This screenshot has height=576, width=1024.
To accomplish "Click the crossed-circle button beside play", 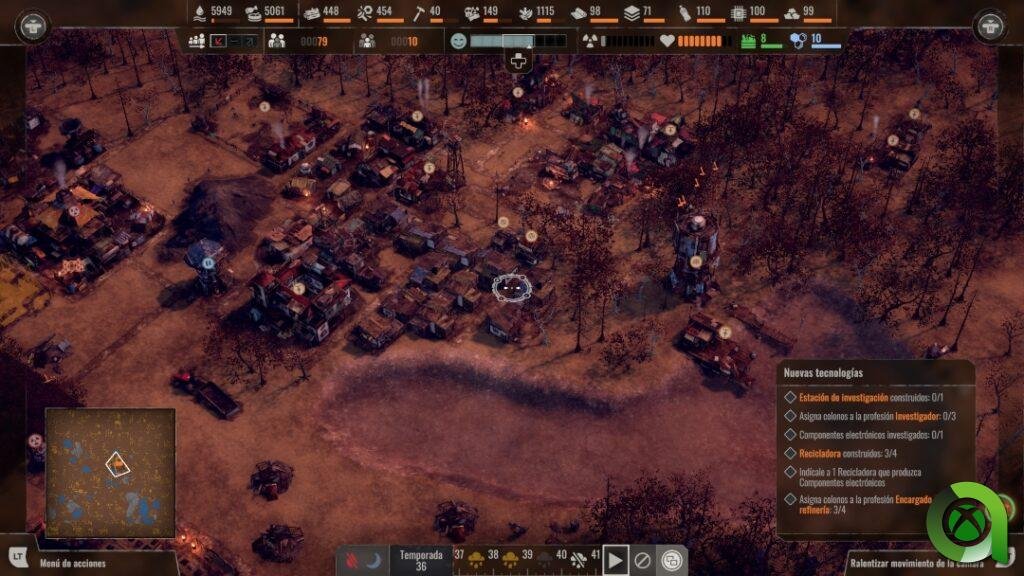I will click(x=644, y=560).
